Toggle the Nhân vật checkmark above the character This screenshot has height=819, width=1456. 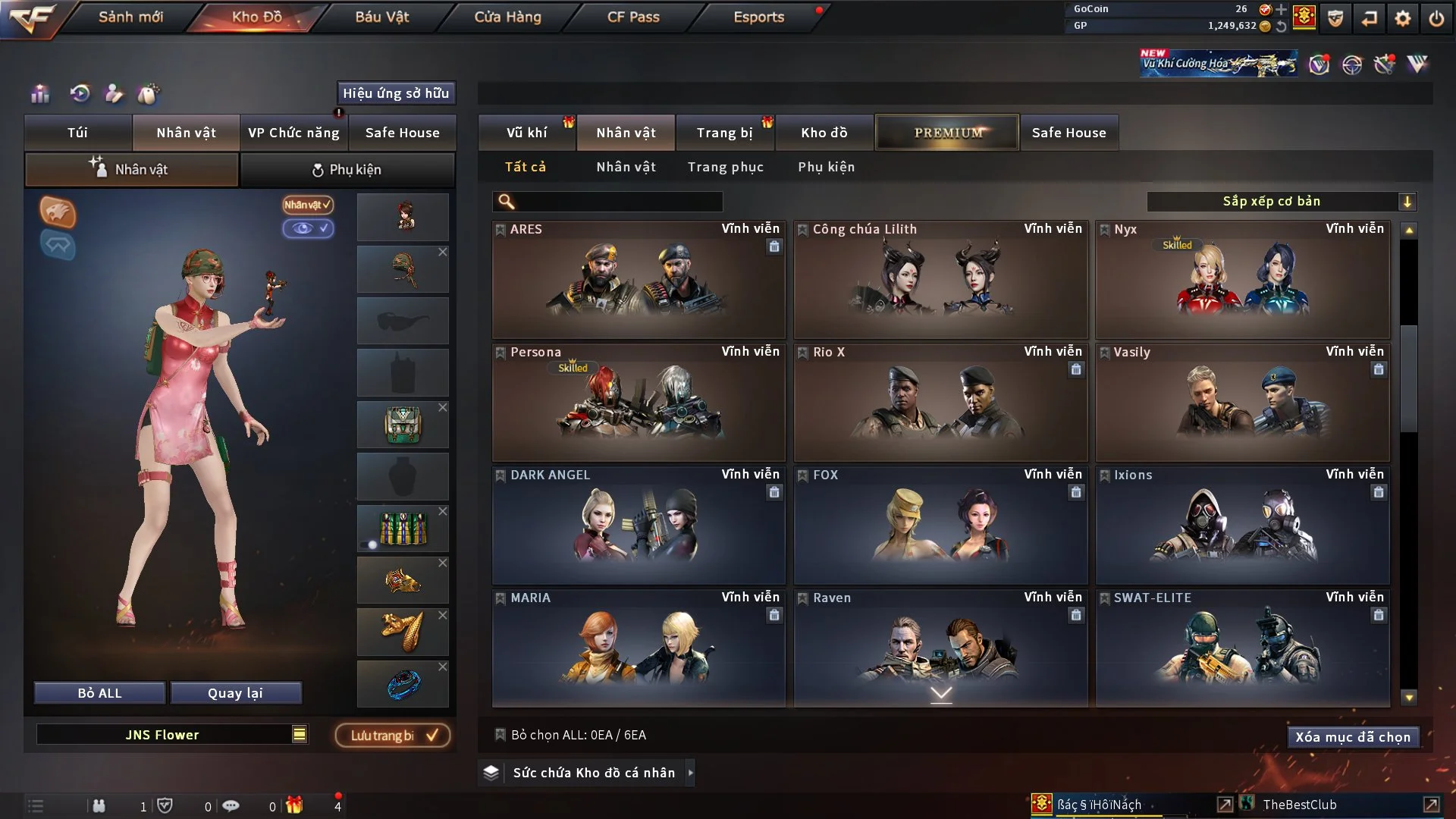(x=306, y=205)
